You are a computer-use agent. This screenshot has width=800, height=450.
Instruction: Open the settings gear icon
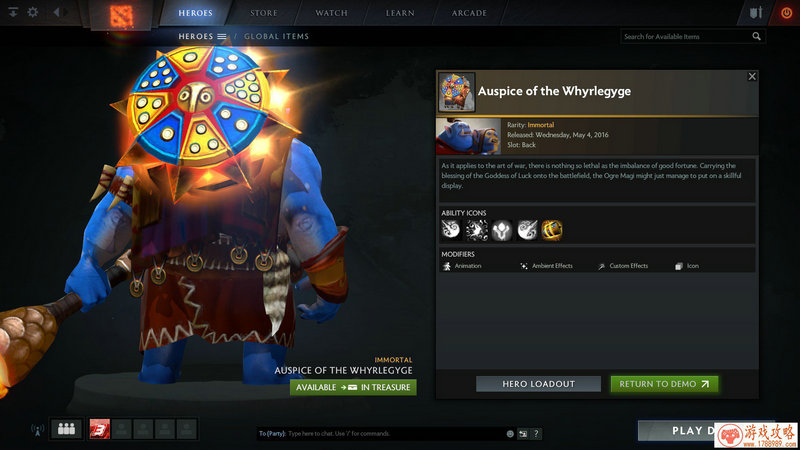tap(32, 13)
